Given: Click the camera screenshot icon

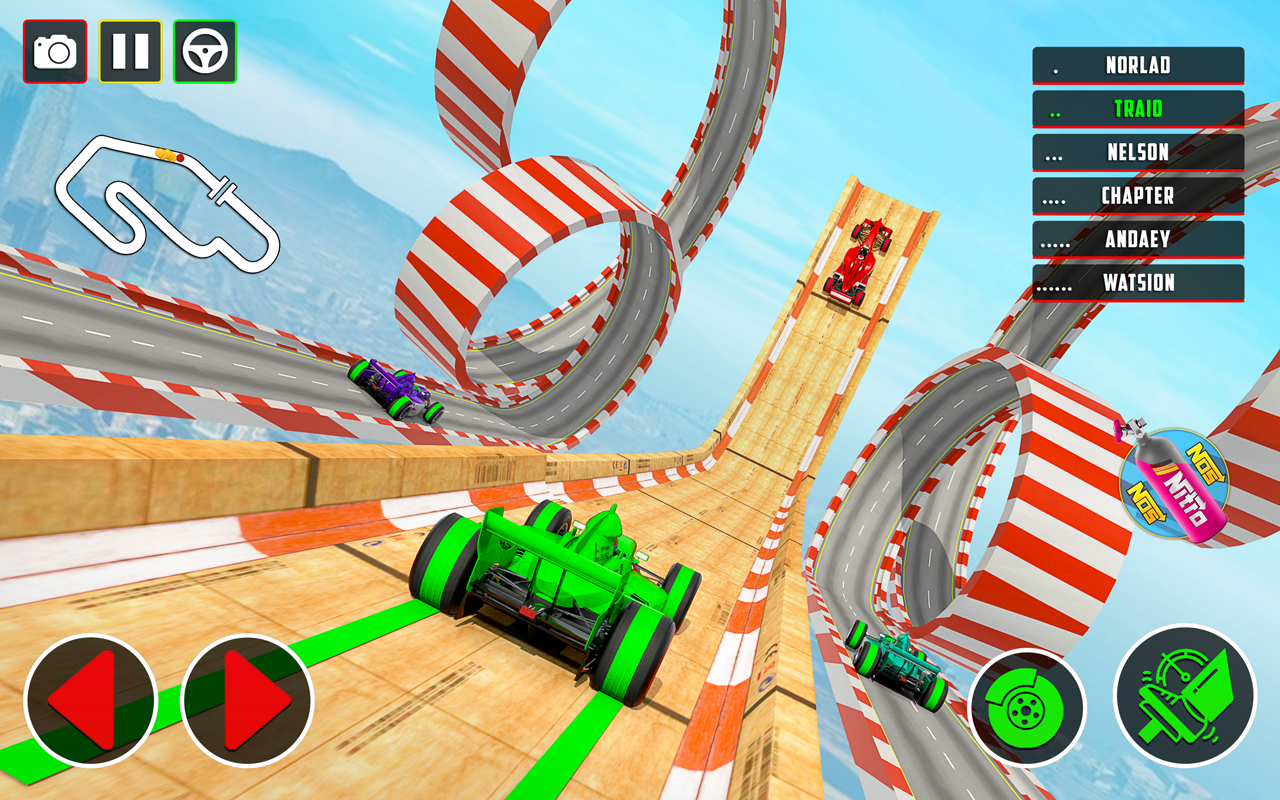Looking at the screenshot, I should pos(54,48).
